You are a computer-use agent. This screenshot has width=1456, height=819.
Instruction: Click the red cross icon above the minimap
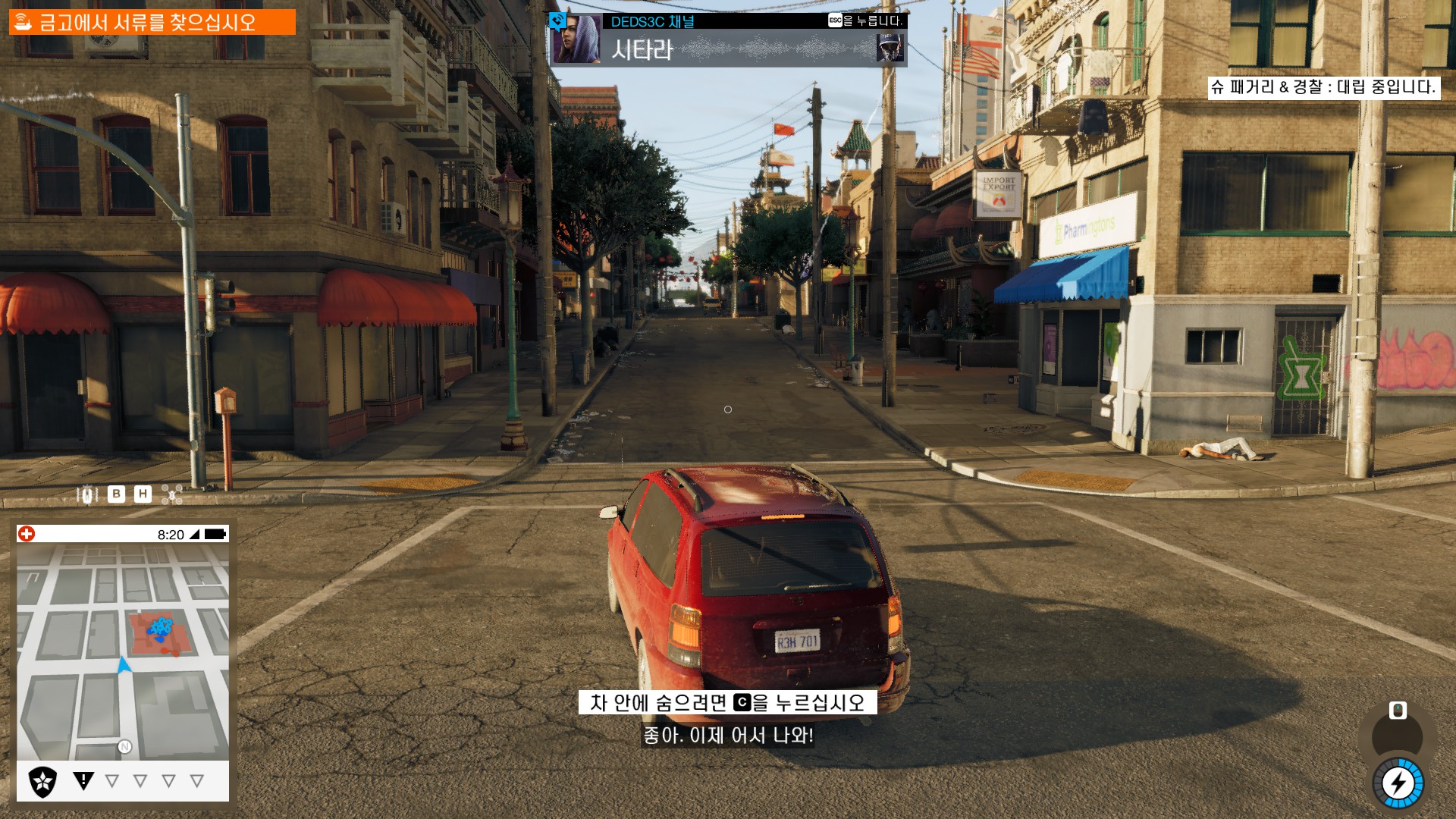[x=27, y=534]
